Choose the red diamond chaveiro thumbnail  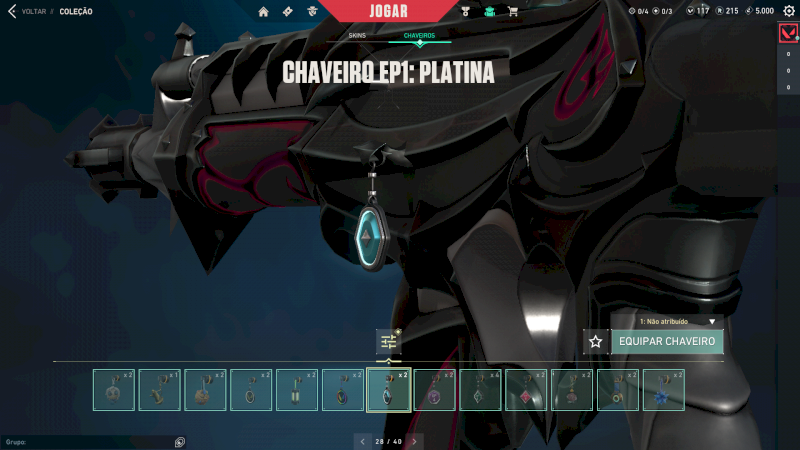(x=525, y=390)
